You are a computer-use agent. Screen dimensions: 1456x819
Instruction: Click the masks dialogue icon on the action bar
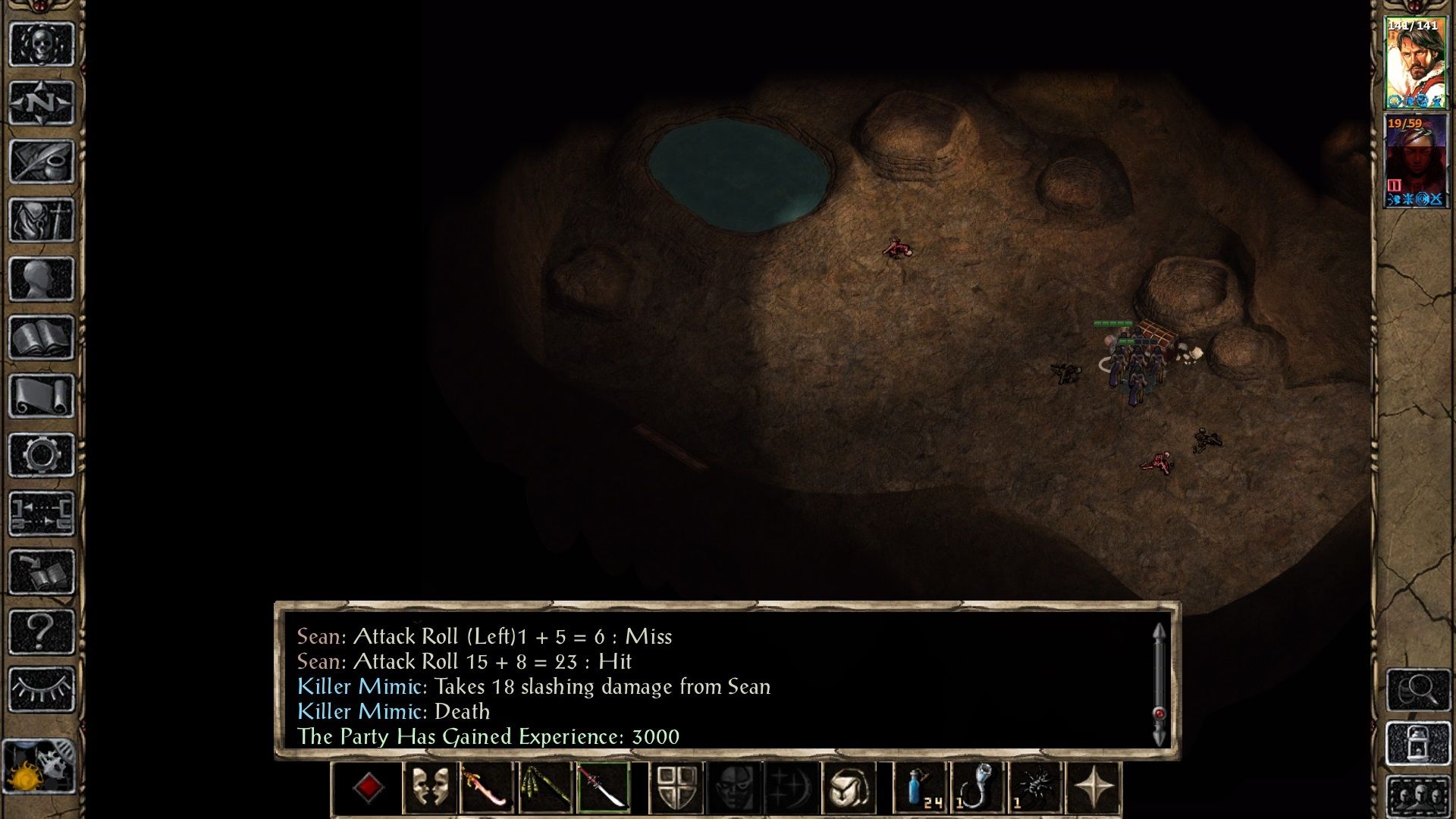[x=430, y=786]
